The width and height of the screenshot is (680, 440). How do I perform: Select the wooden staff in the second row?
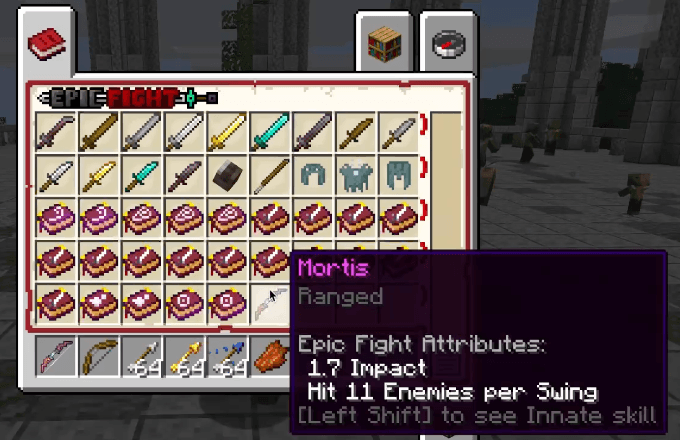click(270, 176)
